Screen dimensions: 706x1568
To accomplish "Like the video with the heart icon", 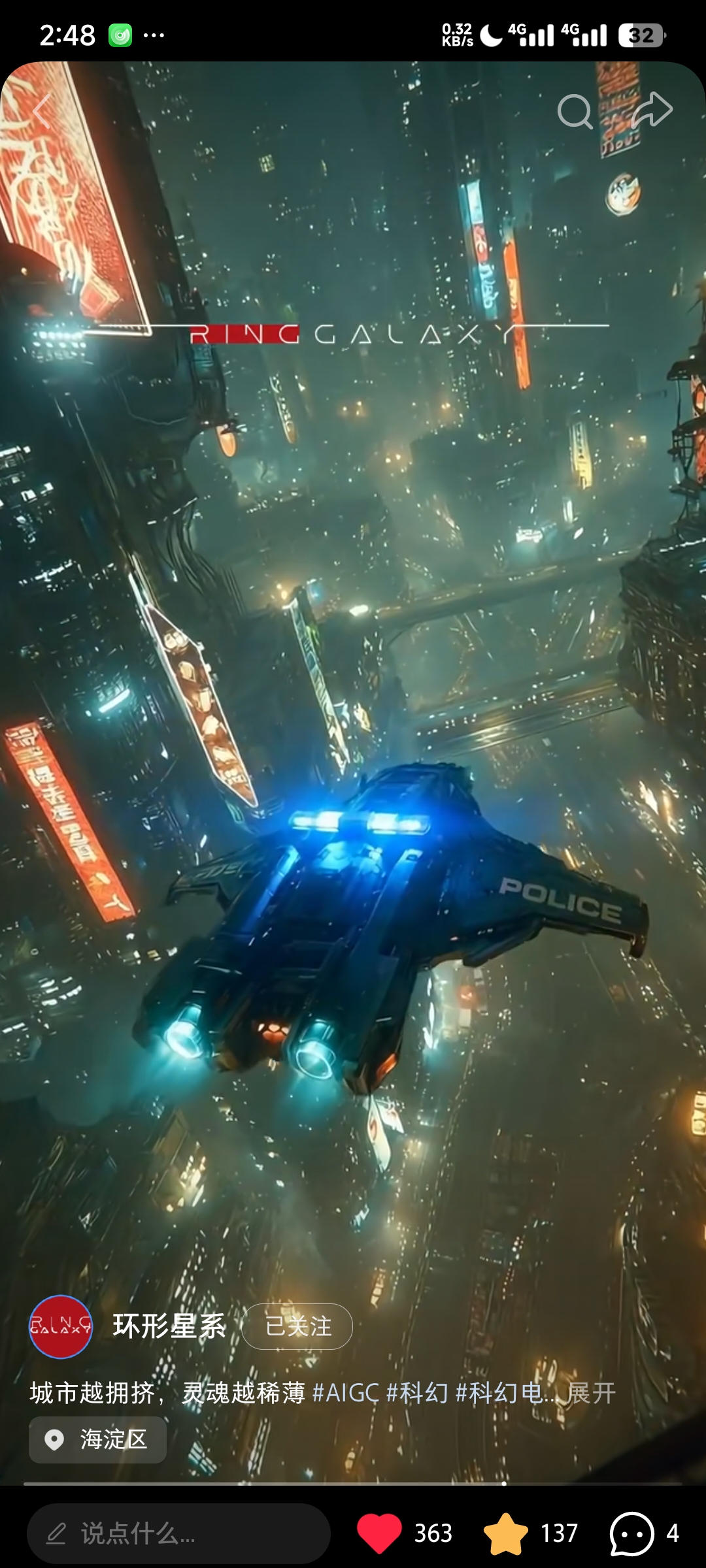I will click(x=379, y=1533).
